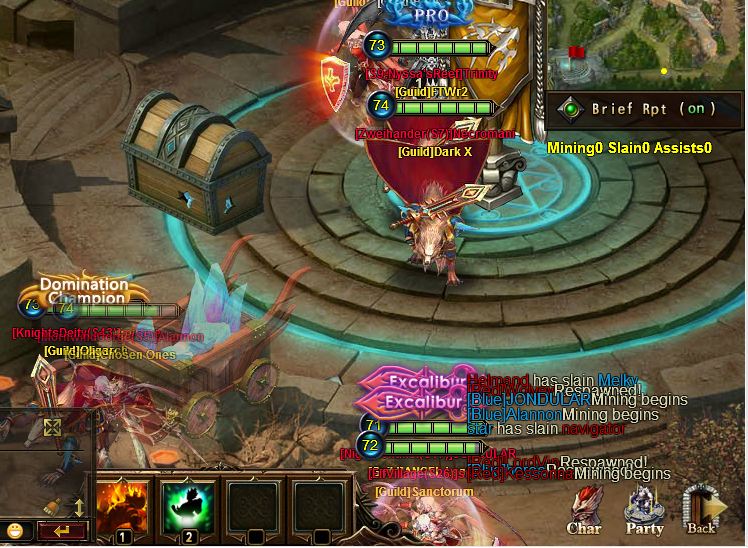Expand chat window with the four-arrow icon

point(52,428)
